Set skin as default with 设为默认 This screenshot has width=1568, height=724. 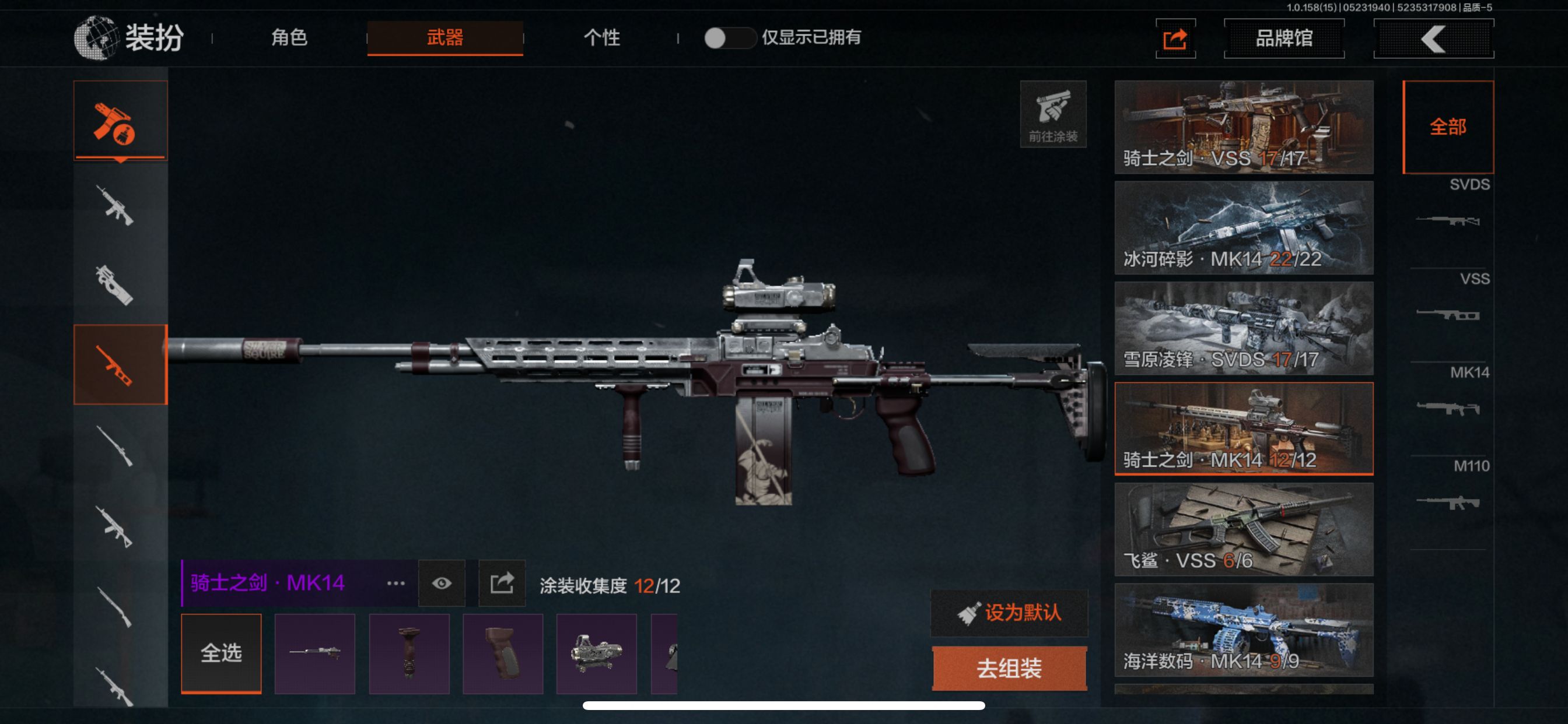coord(1009,613)
